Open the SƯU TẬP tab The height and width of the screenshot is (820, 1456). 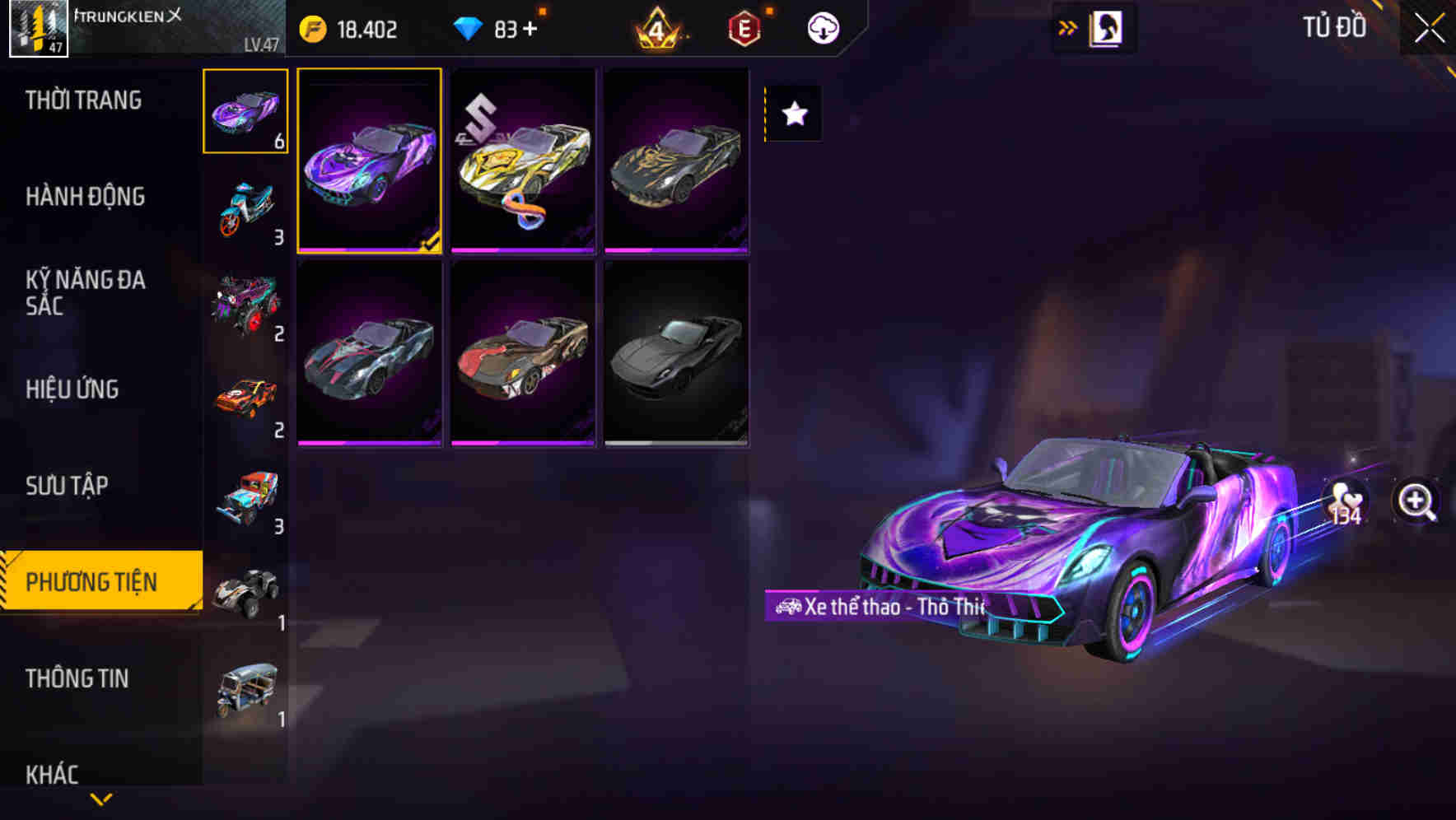(68, 486)
